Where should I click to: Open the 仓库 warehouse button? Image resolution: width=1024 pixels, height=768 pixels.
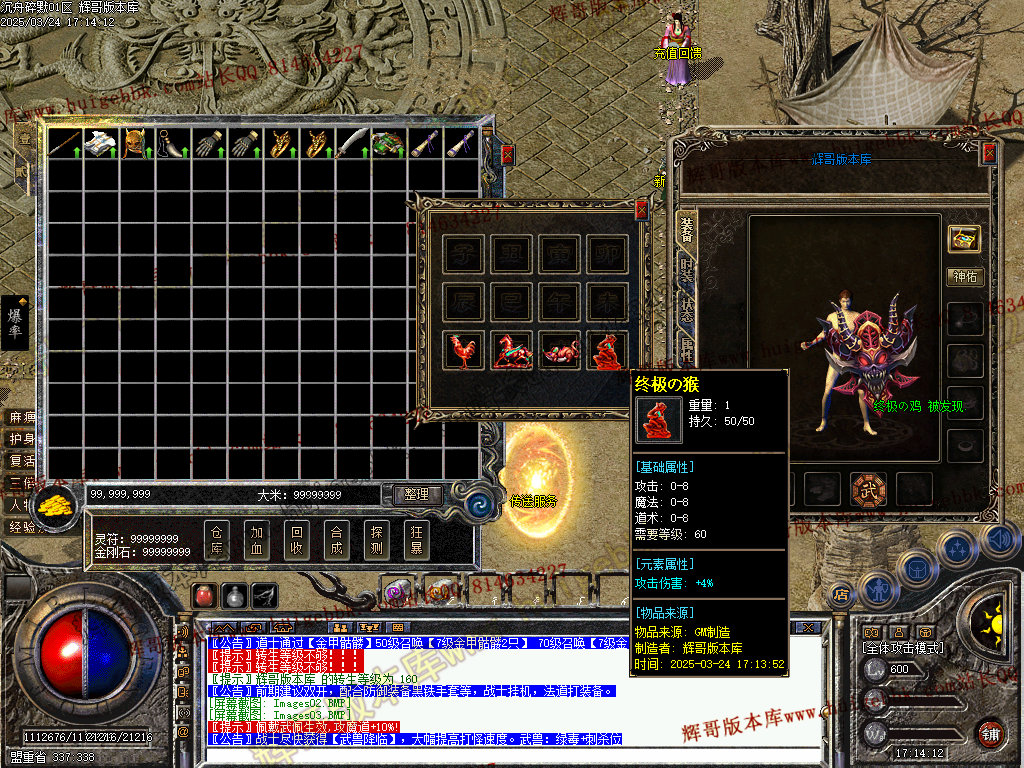pyautogui.click(x=219, y=539)
